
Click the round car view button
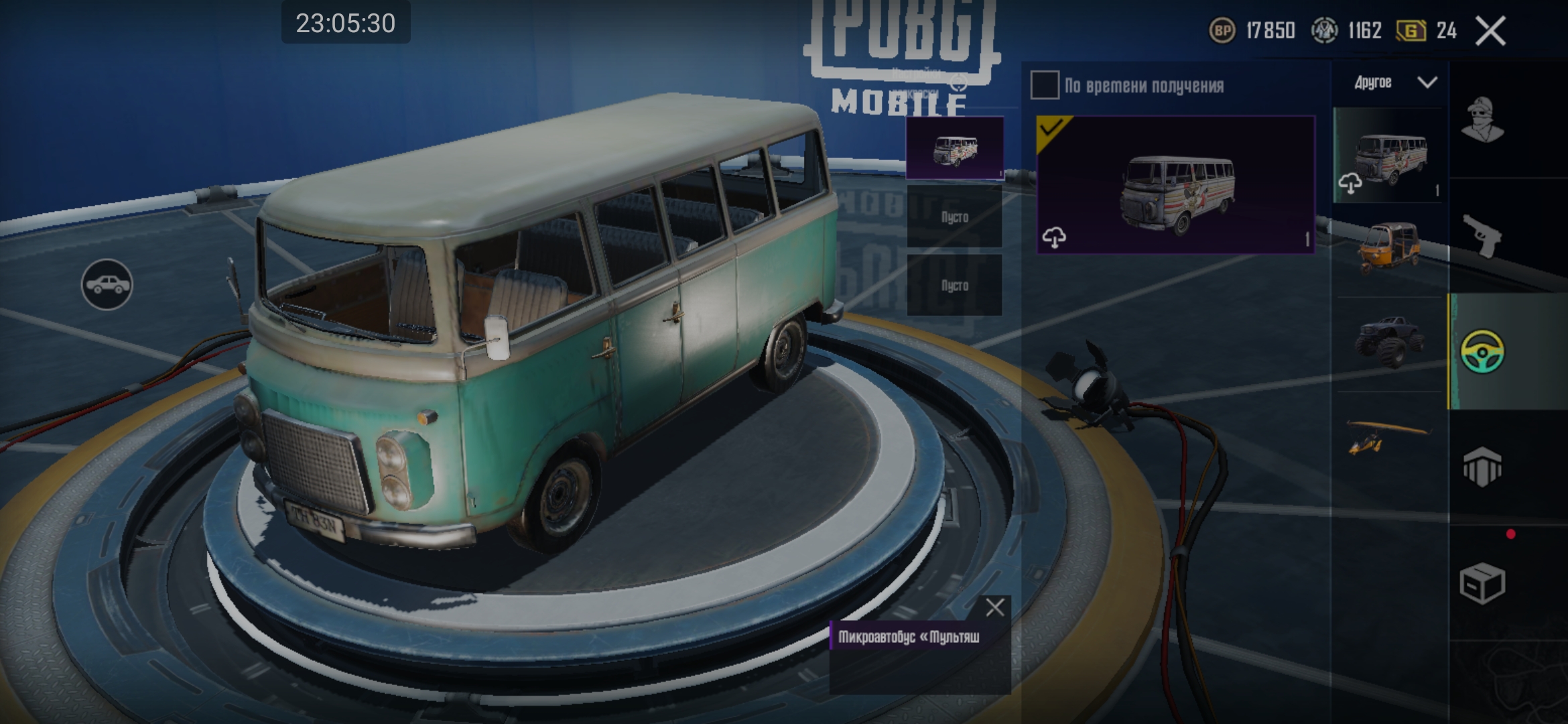point(107,285)
